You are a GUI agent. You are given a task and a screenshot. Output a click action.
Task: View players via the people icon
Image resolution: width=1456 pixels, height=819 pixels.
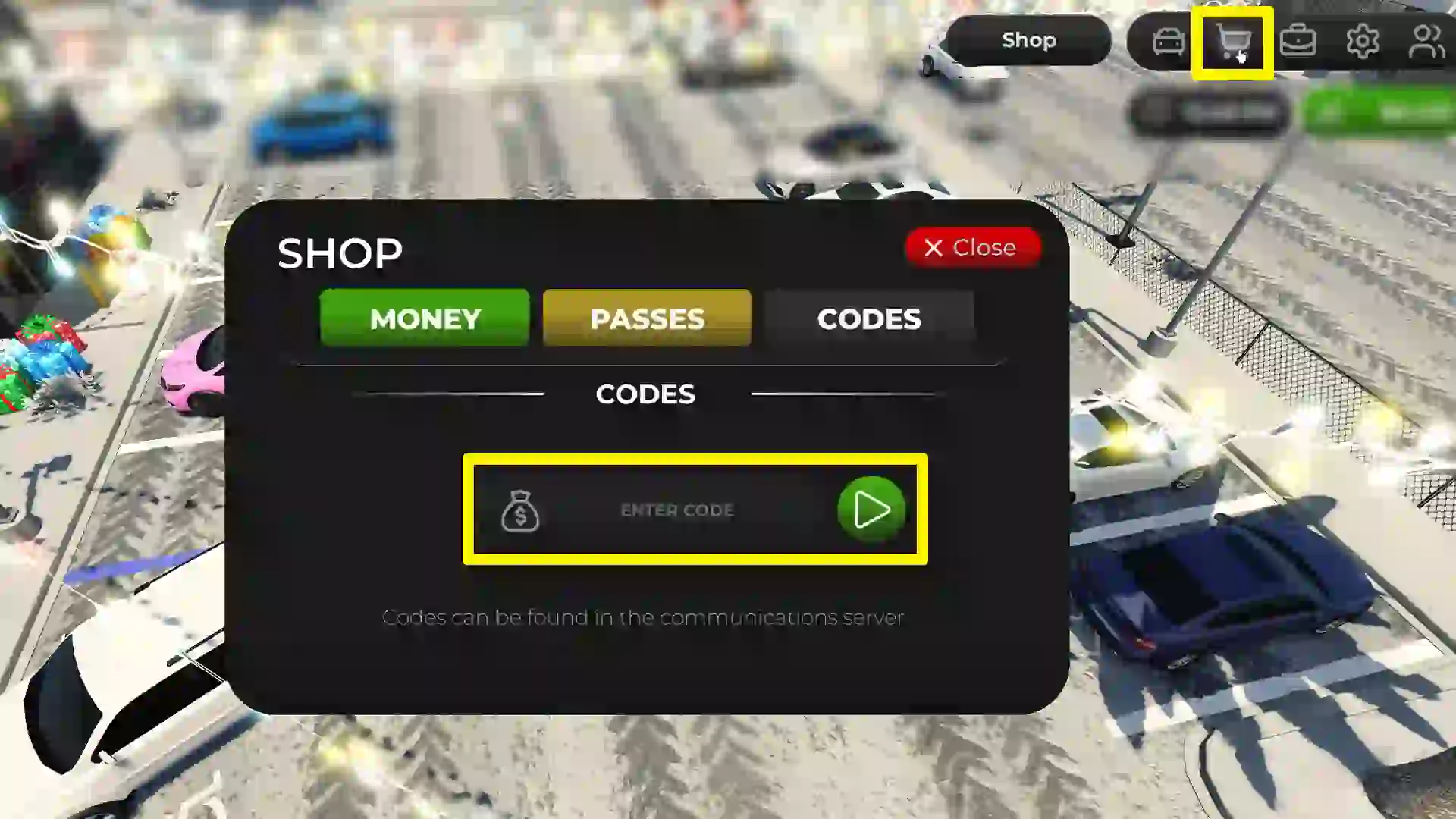click(1426, 41)
